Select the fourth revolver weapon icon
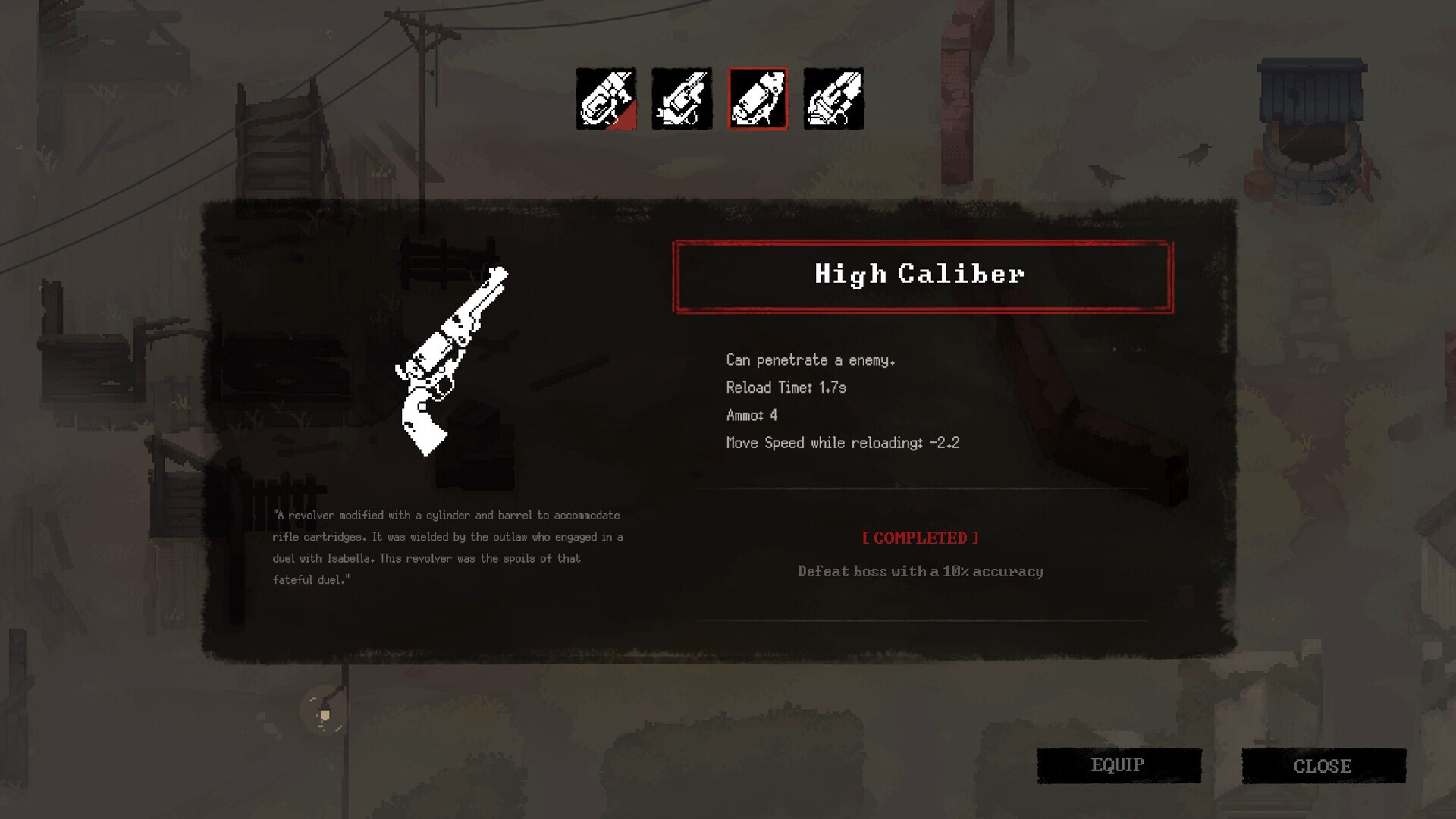Screen dimensions: 1456x819 point(833,100)
